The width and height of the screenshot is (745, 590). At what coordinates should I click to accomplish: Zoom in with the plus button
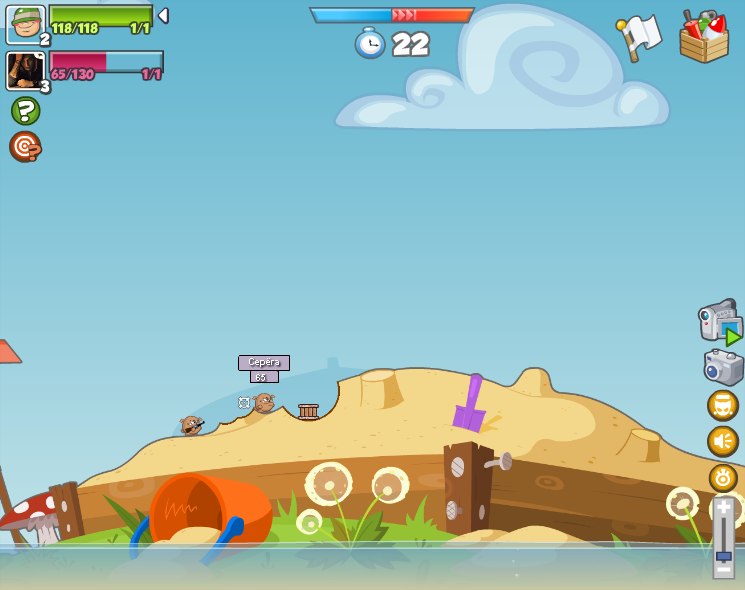point(723,508)
